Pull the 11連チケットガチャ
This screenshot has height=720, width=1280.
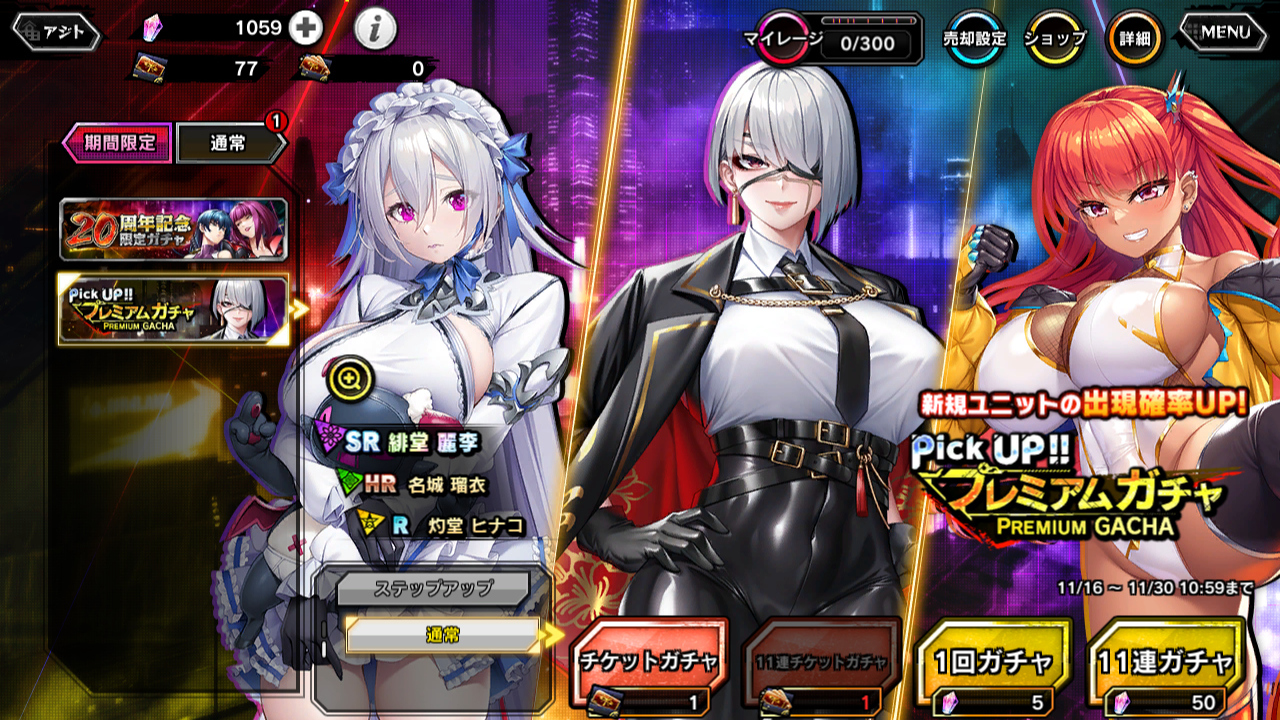point(820,665)
